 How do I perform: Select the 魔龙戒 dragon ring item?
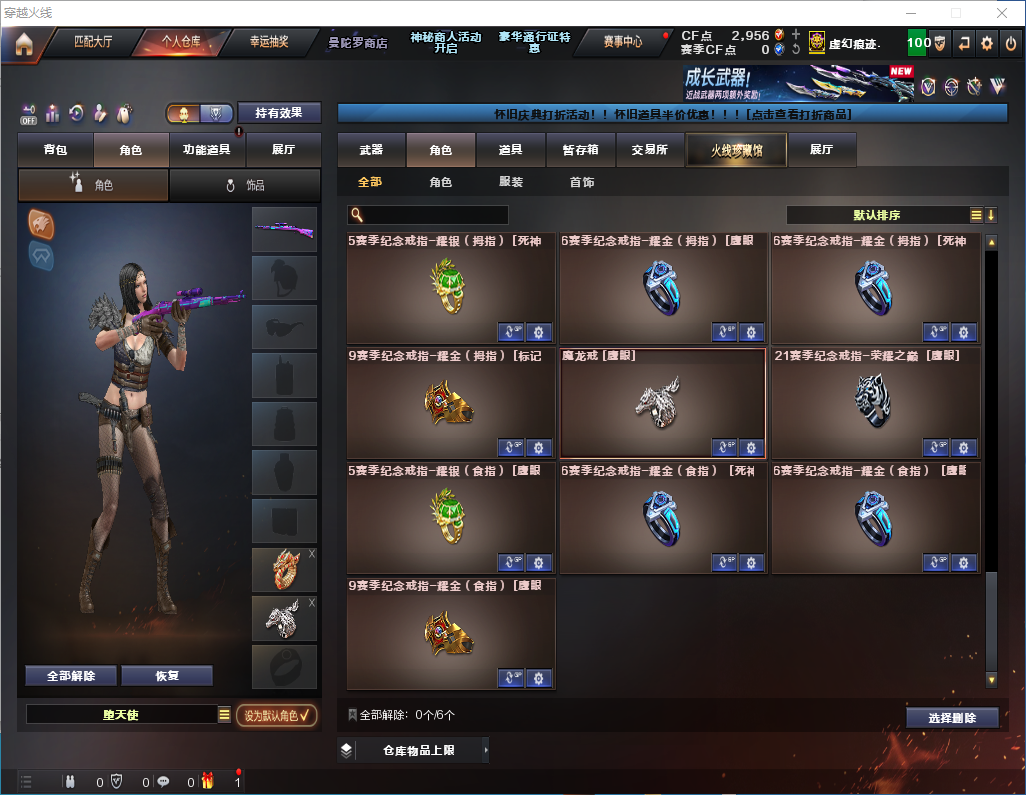click(662, 400)
